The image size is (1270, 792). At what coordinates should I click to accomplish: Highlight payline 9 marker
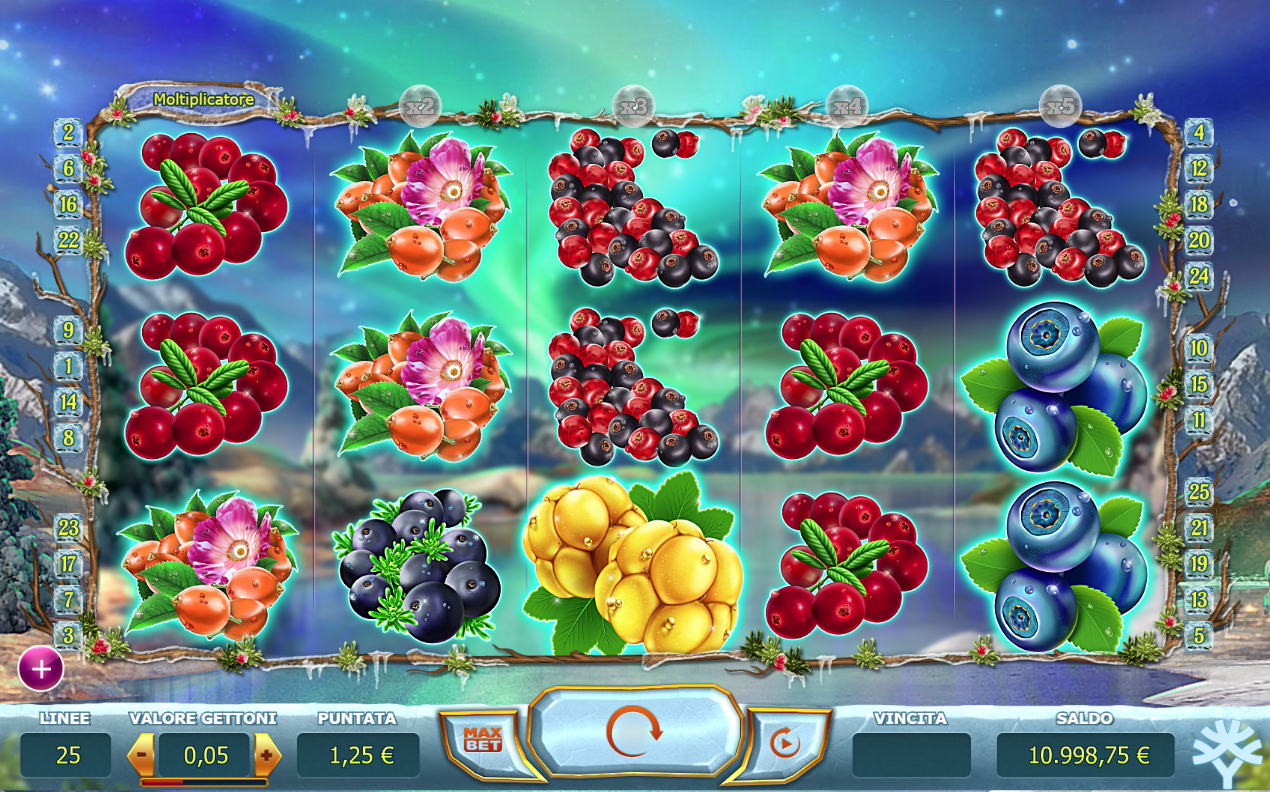(68, 330)
